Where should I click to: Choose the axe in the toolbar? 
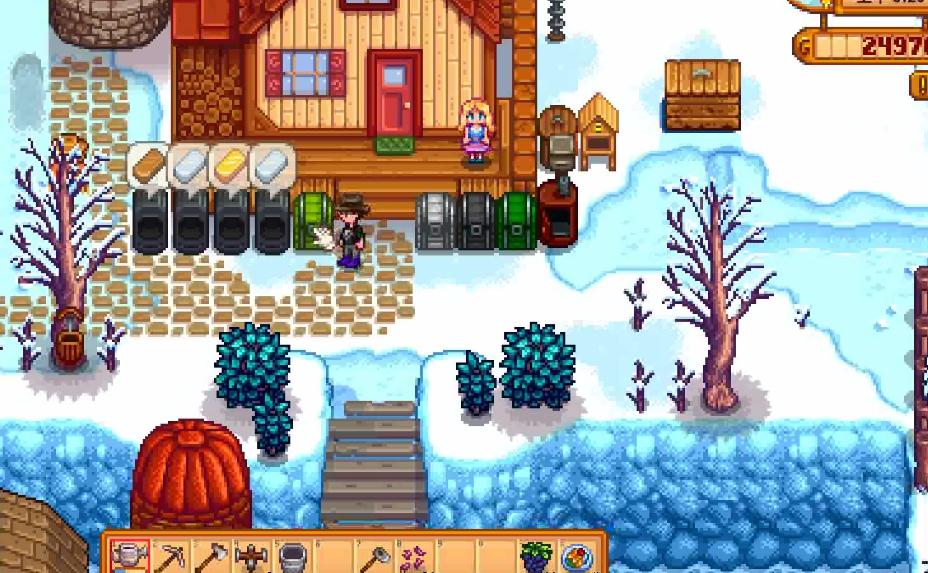(211, 557)
